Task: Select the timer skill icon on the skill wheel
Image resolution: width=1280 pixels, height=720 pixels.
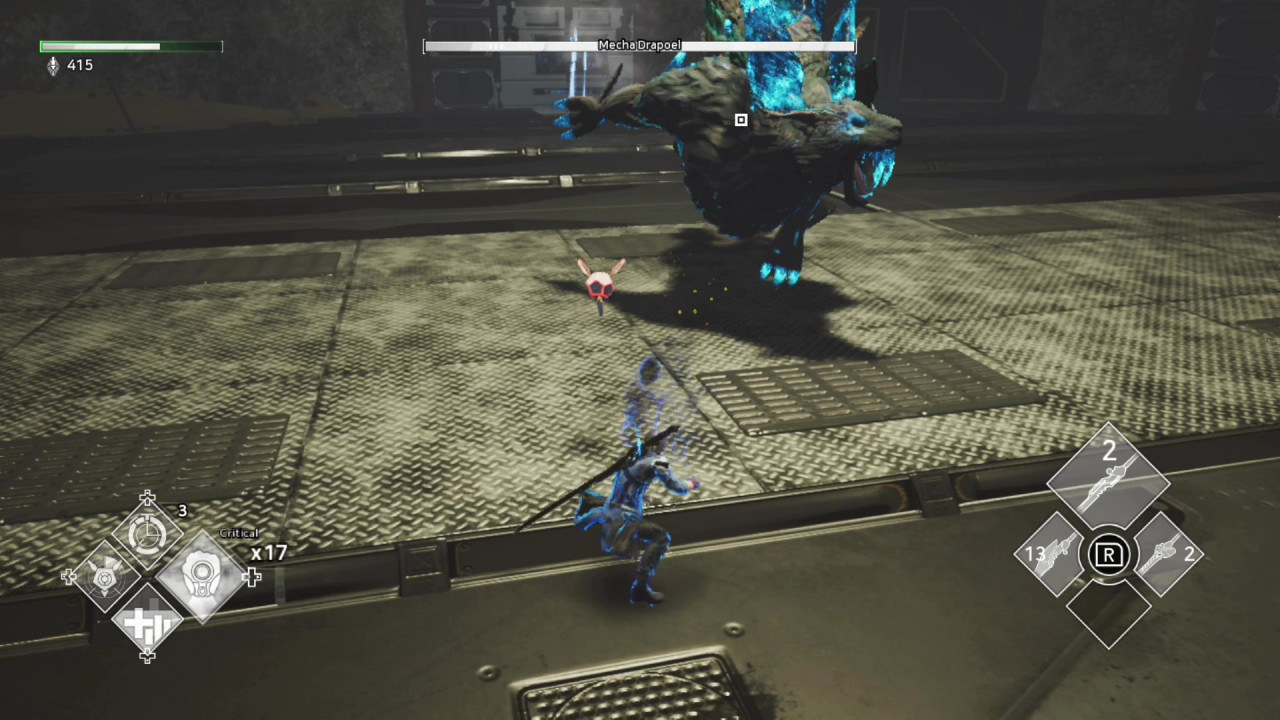Action: pyautogui.click(x=148, y=533)
